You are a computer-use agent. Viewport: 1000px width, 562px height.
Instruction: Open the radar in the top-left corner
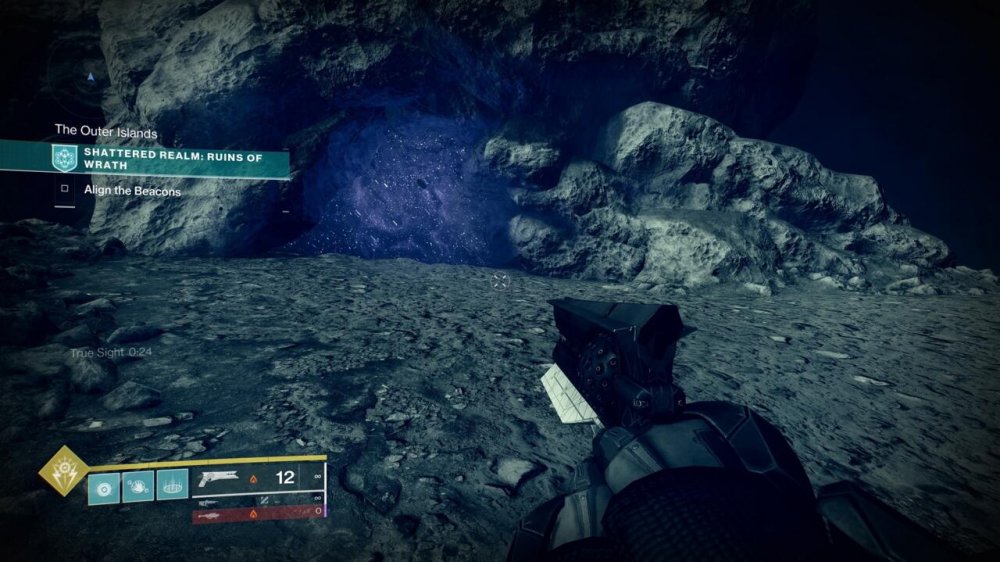[x=90, y=77]
